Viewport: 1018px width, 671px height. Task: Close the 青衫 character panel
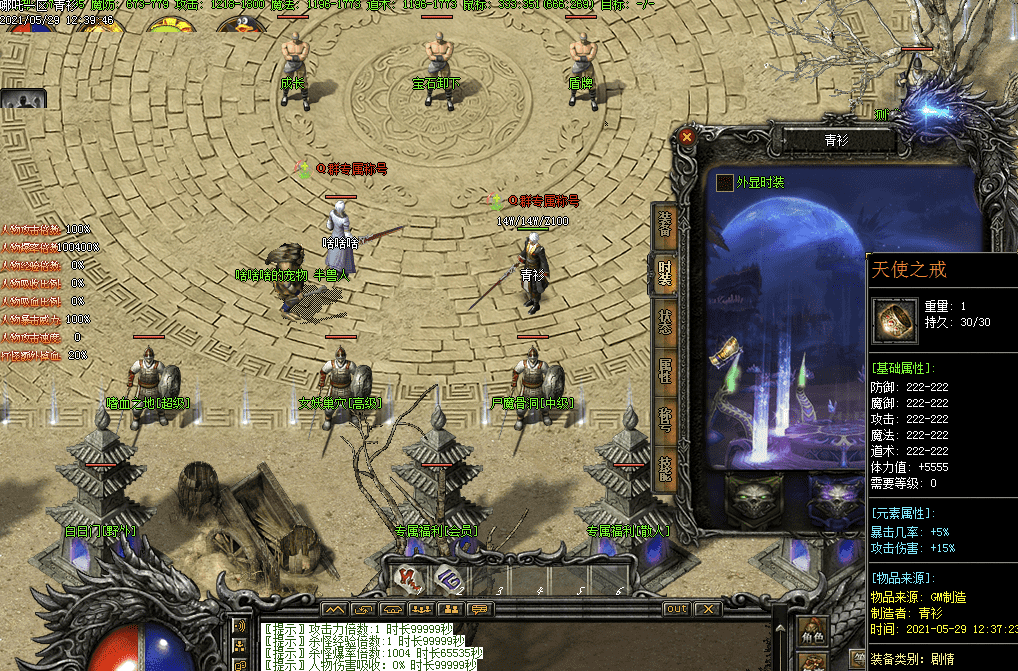point(686,136)
